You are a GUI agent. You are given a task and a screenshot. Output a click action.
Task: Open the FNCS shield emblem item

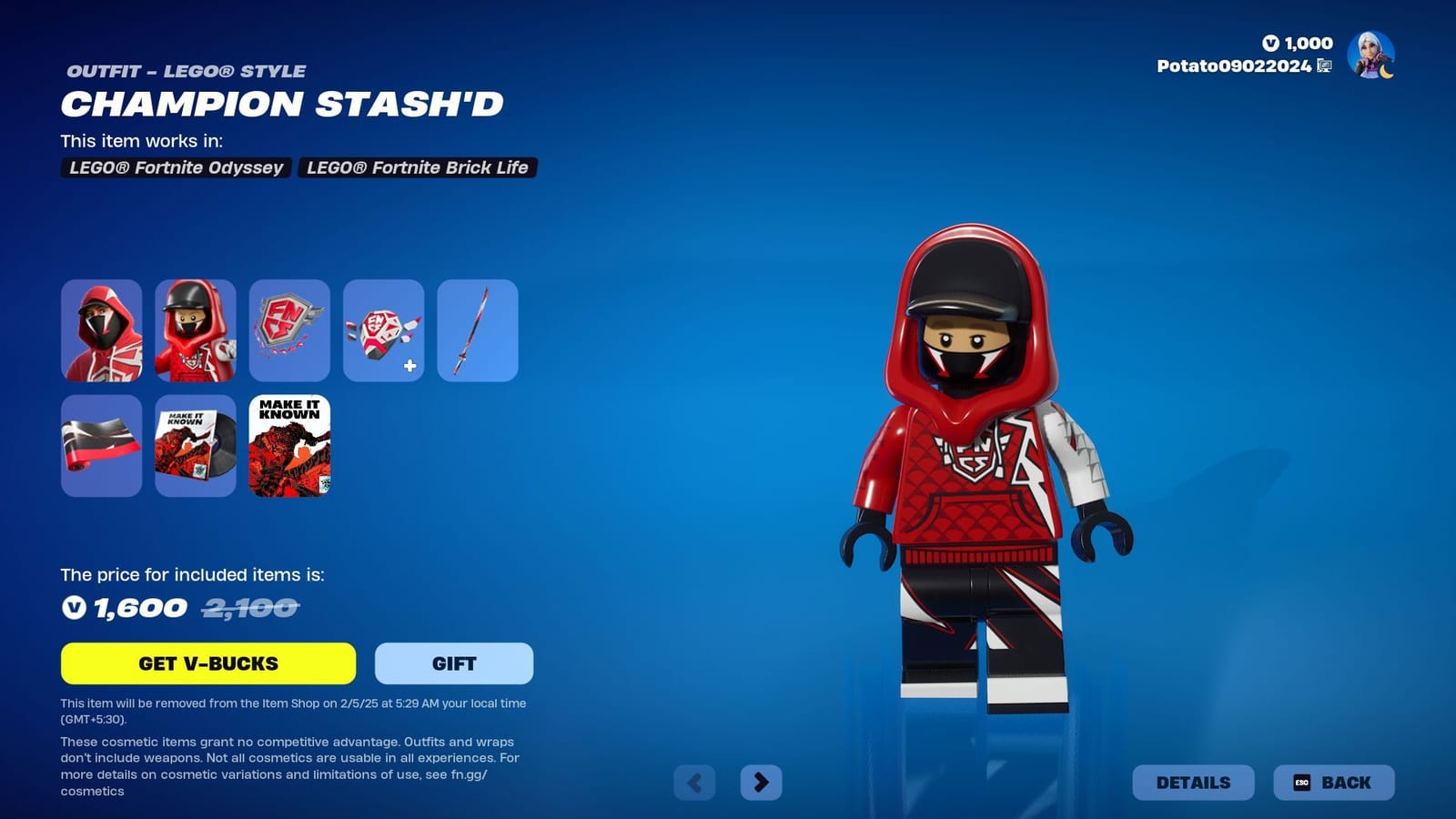(289, 330)
